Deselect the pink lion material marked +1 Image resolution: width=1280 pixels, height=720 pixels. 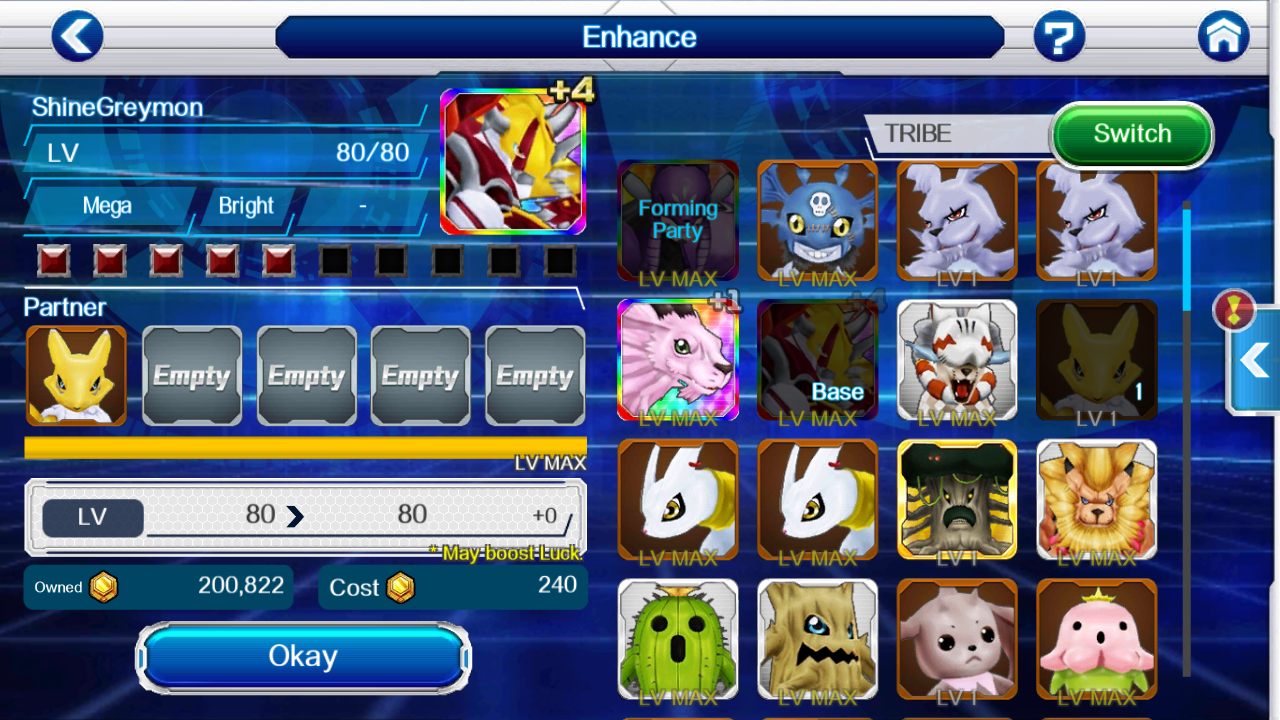tap(678, 360)
